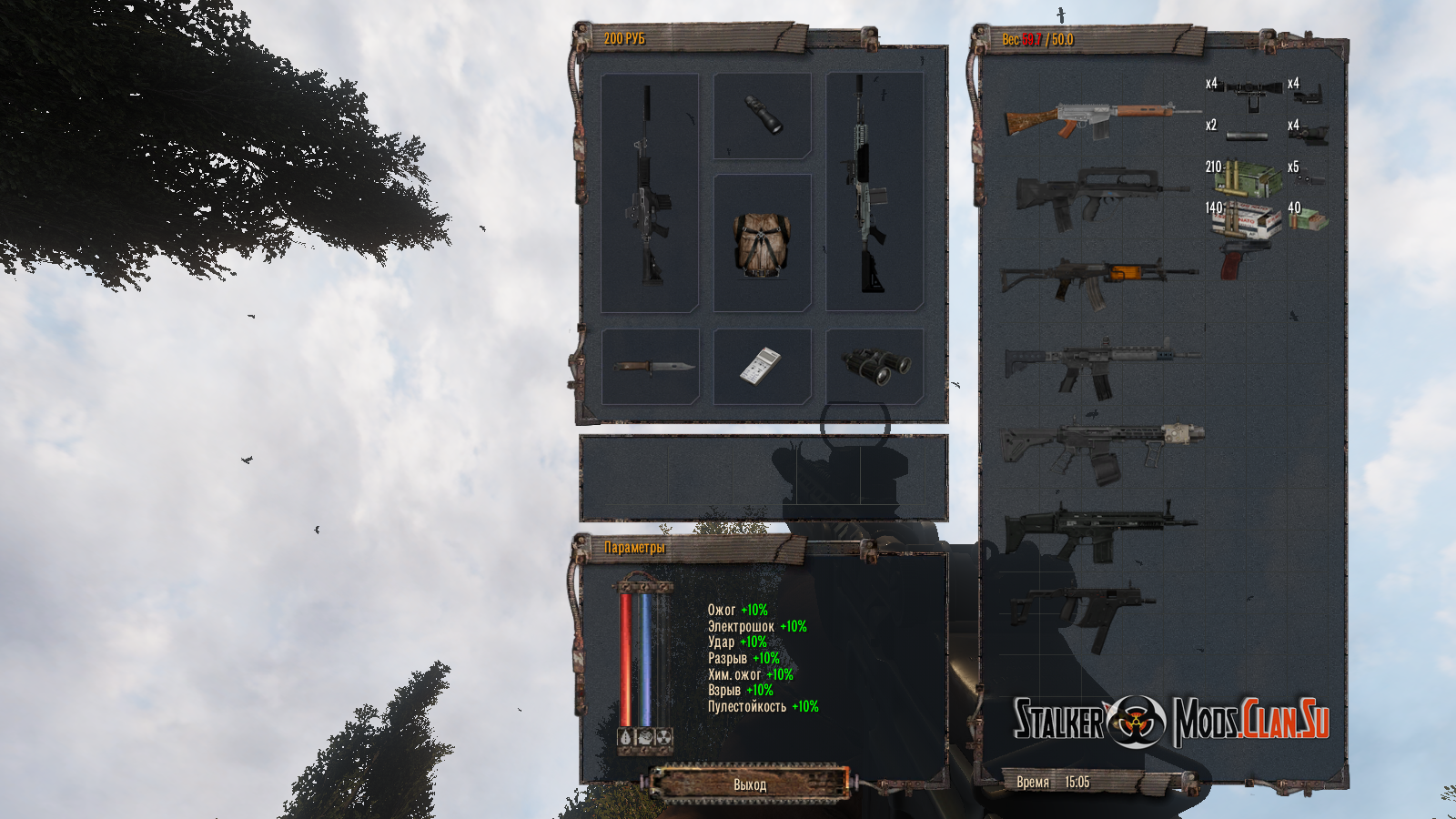Select the left-hand equipped rifle slot

click(650, 193)
